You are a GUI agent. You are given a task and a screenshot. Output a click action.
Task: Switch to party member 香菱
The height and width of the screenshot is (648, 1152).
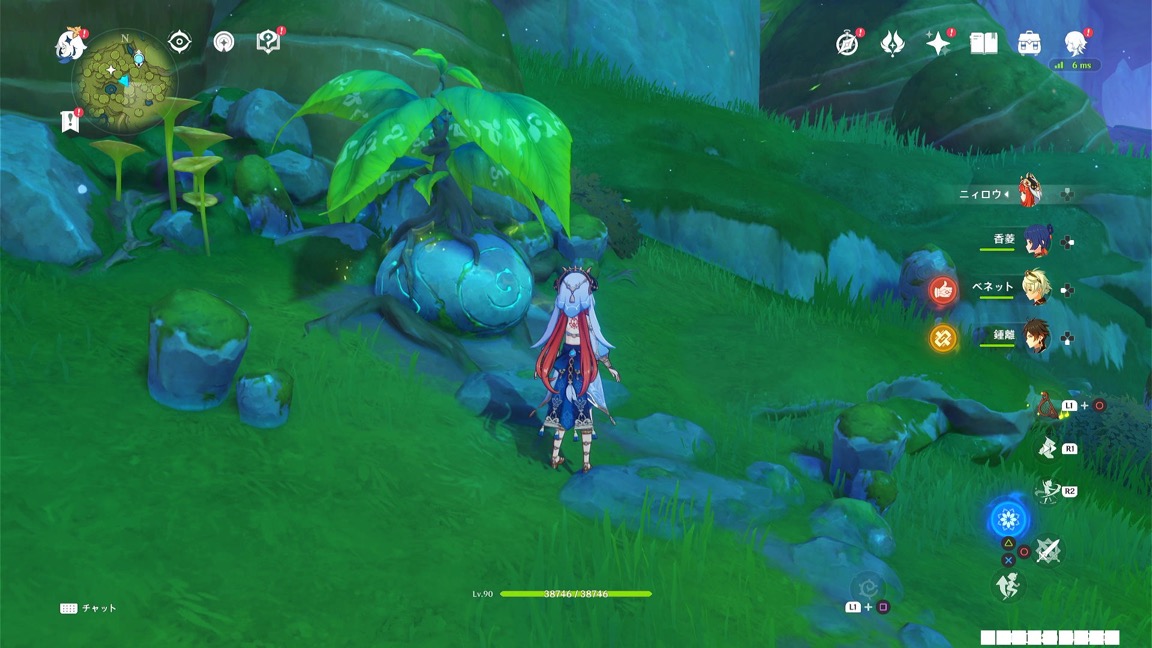[x=1035, y=241]
